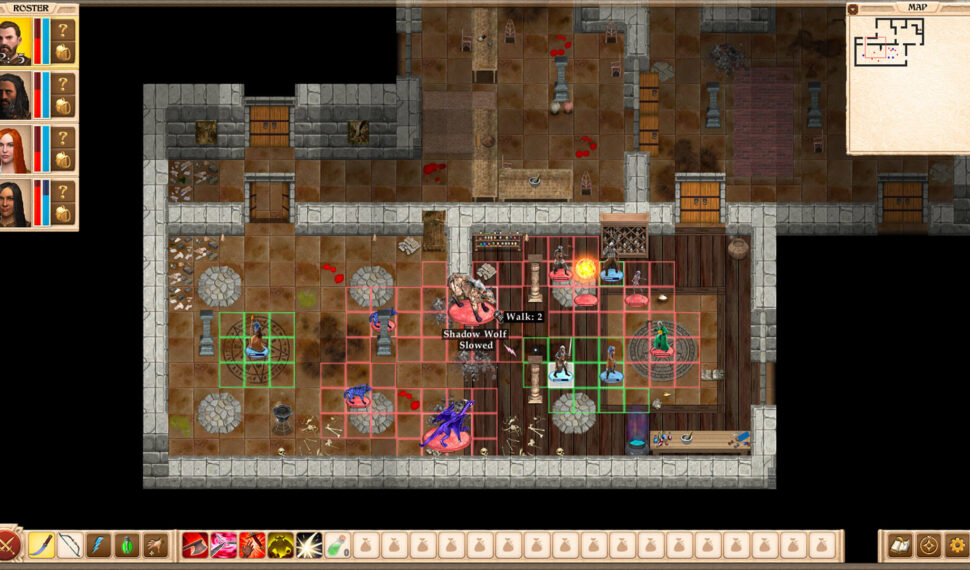Viewport: 970px width, 570px height.
Task: Select the grabbing hand action
Action: (x=155, y=545)
